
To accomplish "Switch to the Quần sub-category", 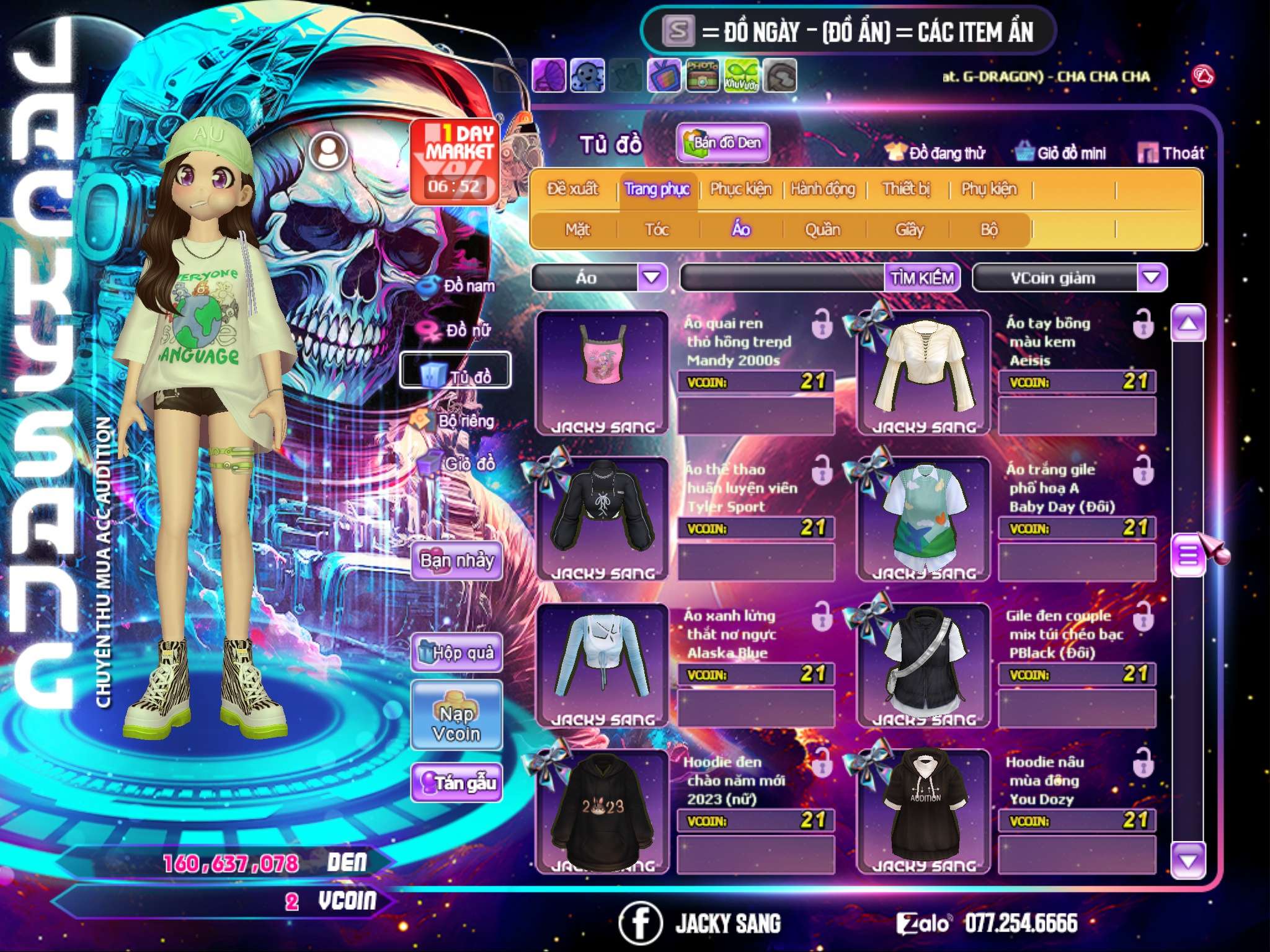I will [x=822, y=230].
